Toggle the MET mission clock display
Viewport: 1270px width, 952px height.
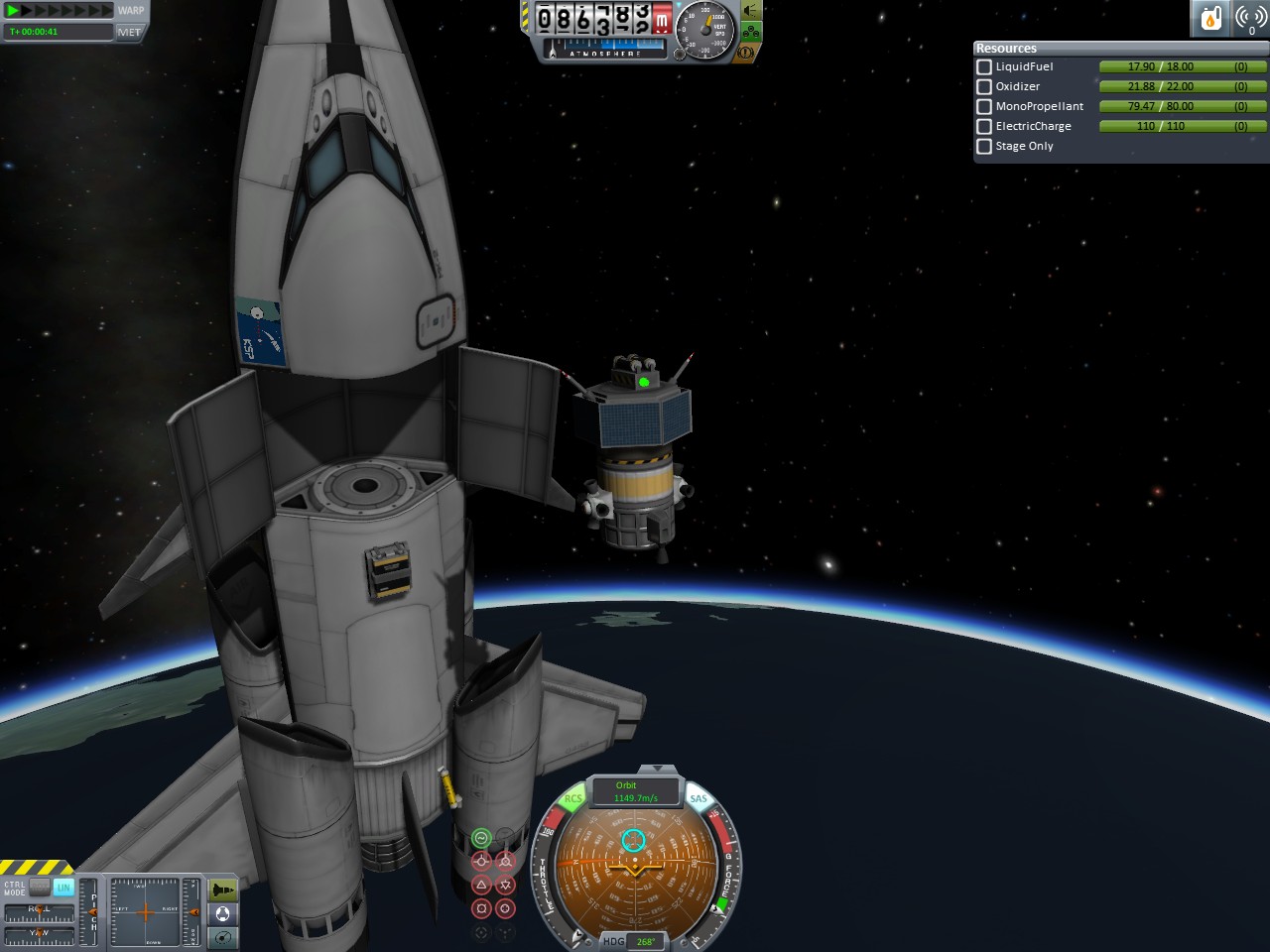tap(129, 32)
